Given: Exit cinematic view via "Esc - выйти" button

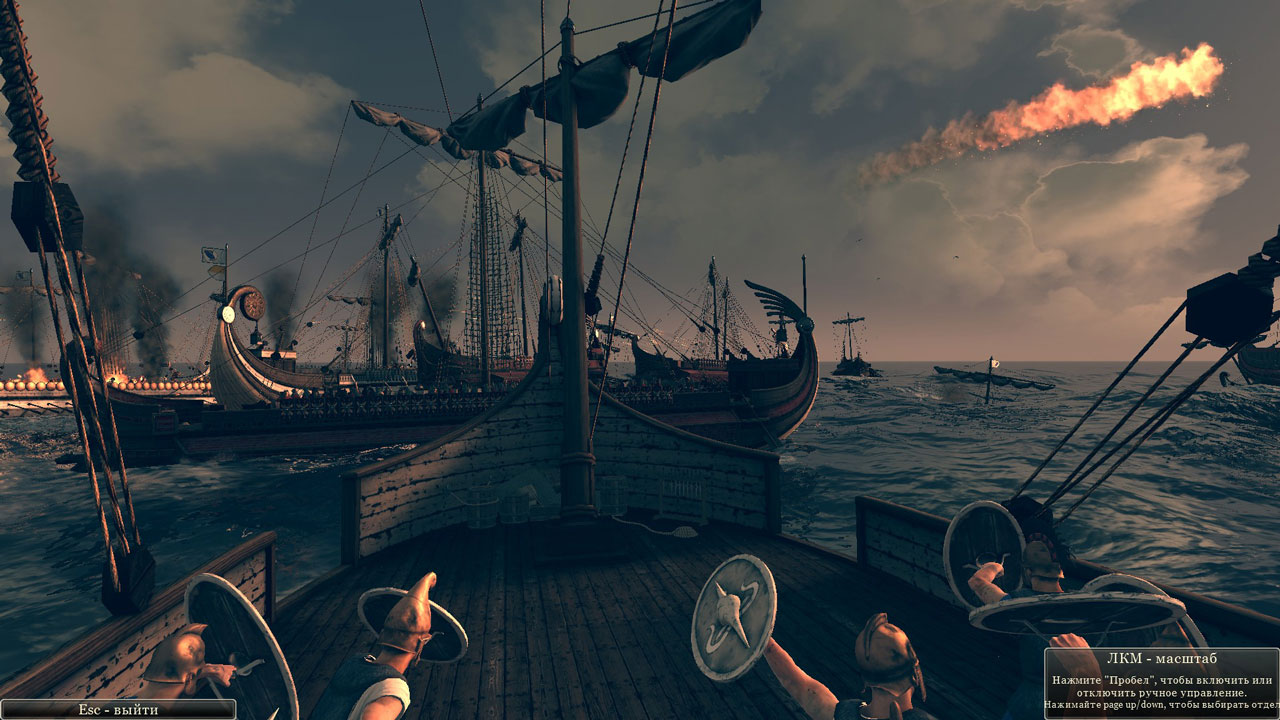Looking at the screenshot, I should coord(118,709).
